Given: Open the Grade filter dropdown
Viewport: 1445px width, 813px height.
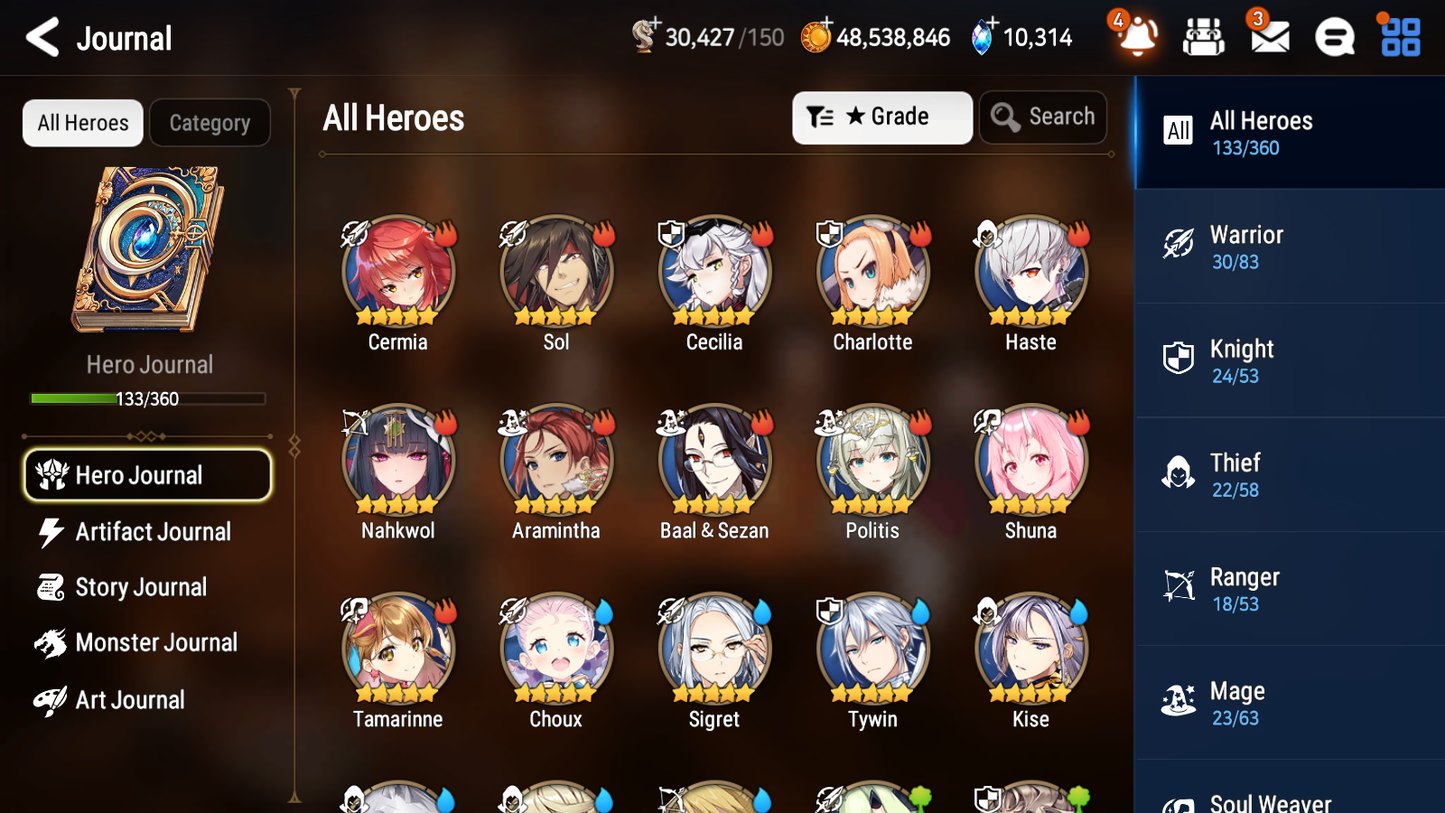Looking at the screenshot, I should point(882,117).
